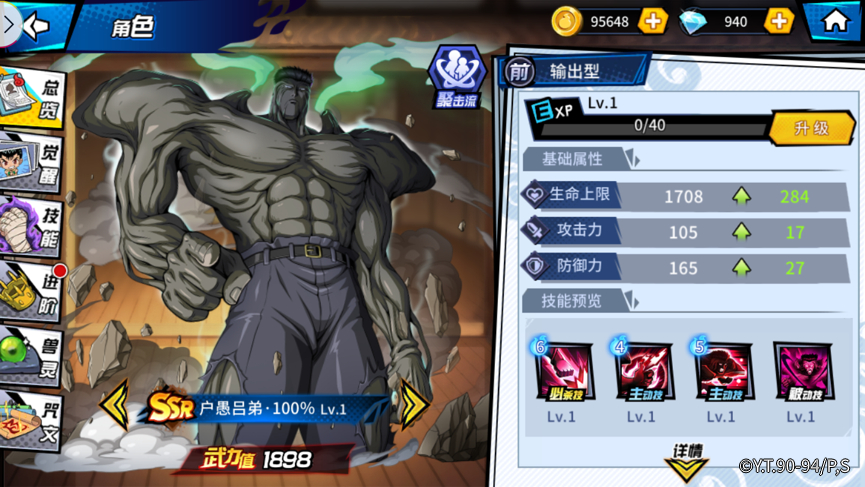The image size is (865, 487).
Task: Return to the home screen
Action: click(x=835, y=21)
